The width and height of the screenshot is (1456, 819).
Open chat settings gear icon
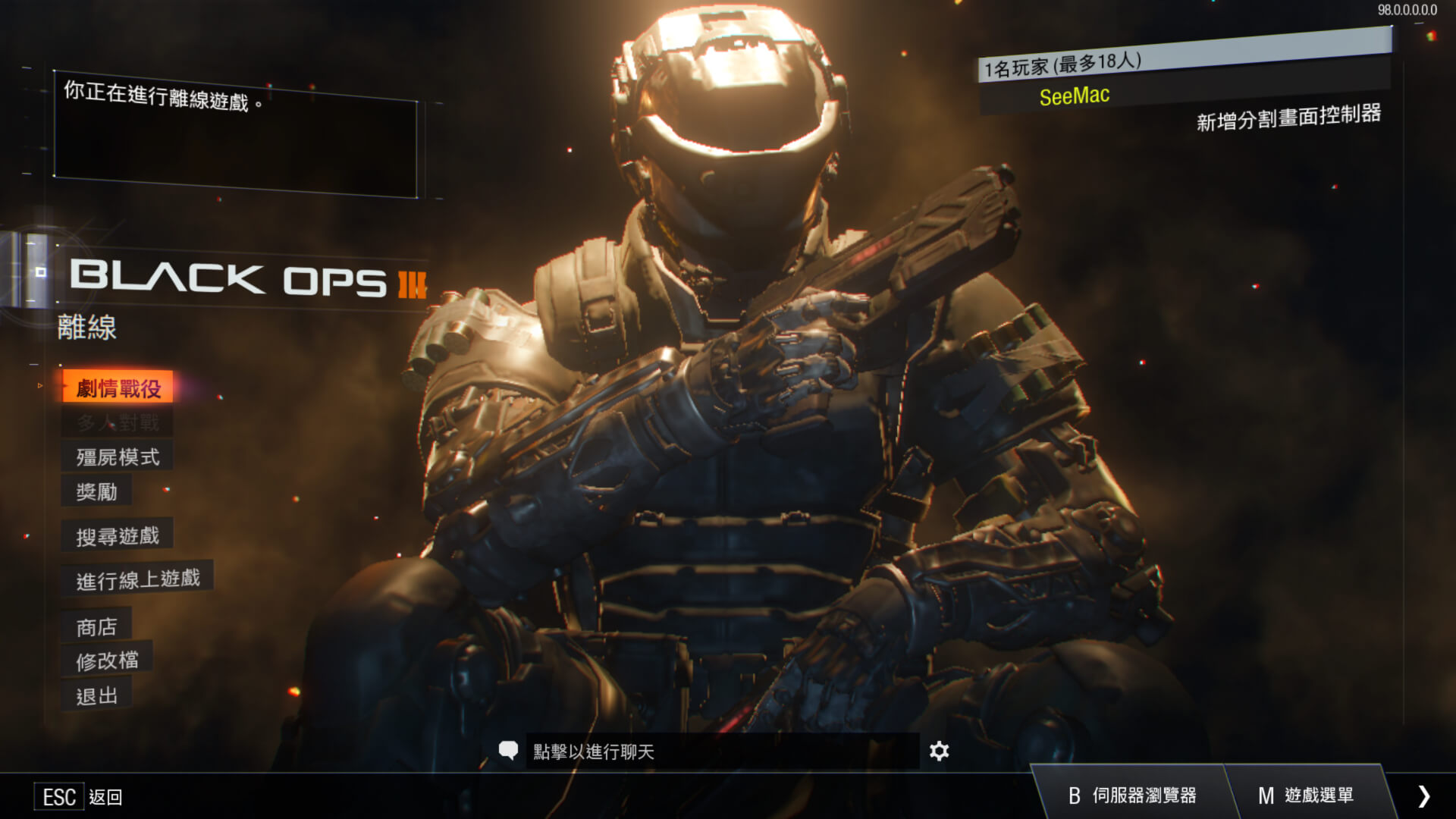click(x=939, y=752)
